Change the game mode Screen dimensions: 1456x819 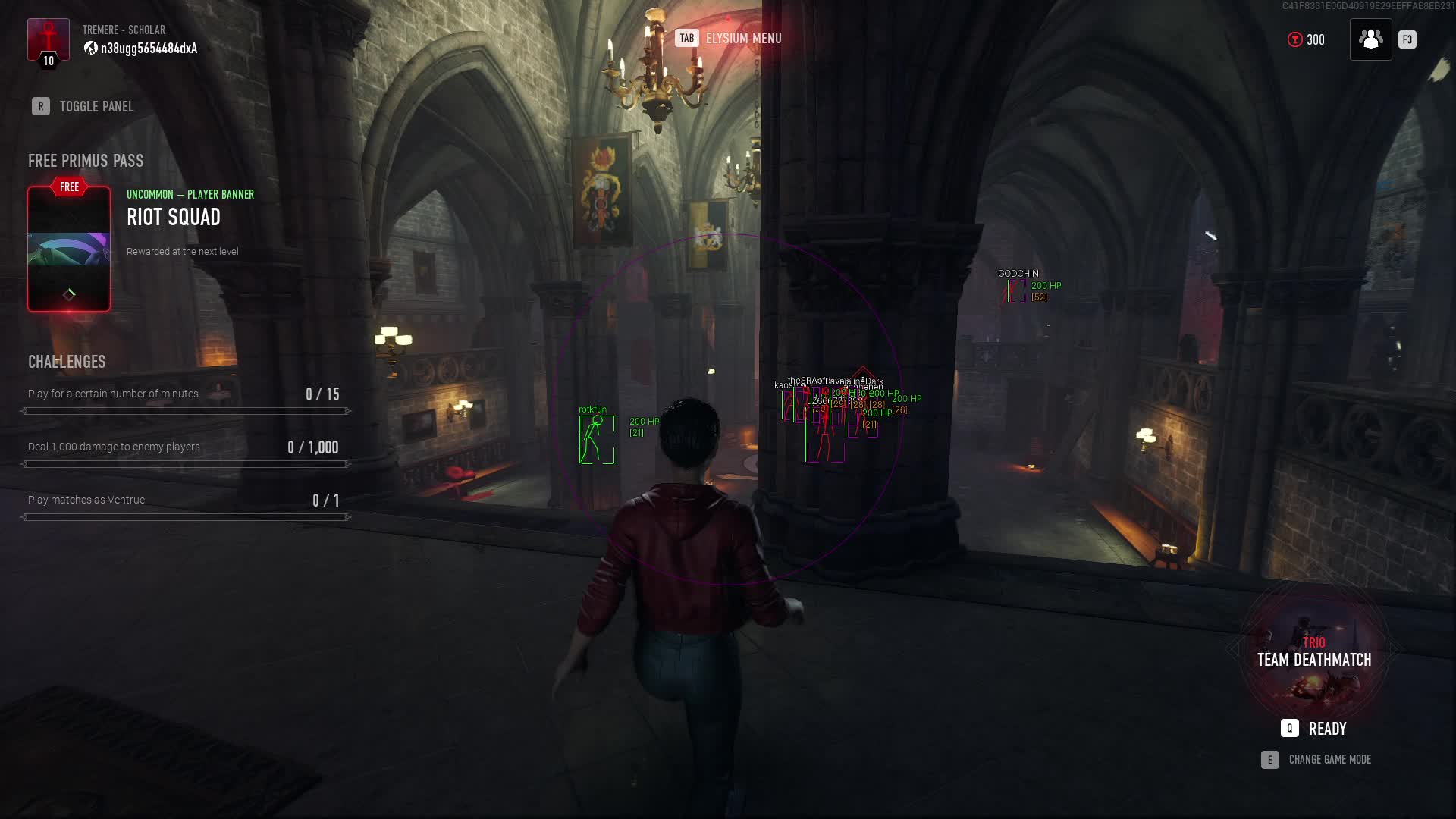pos(1316,759)
